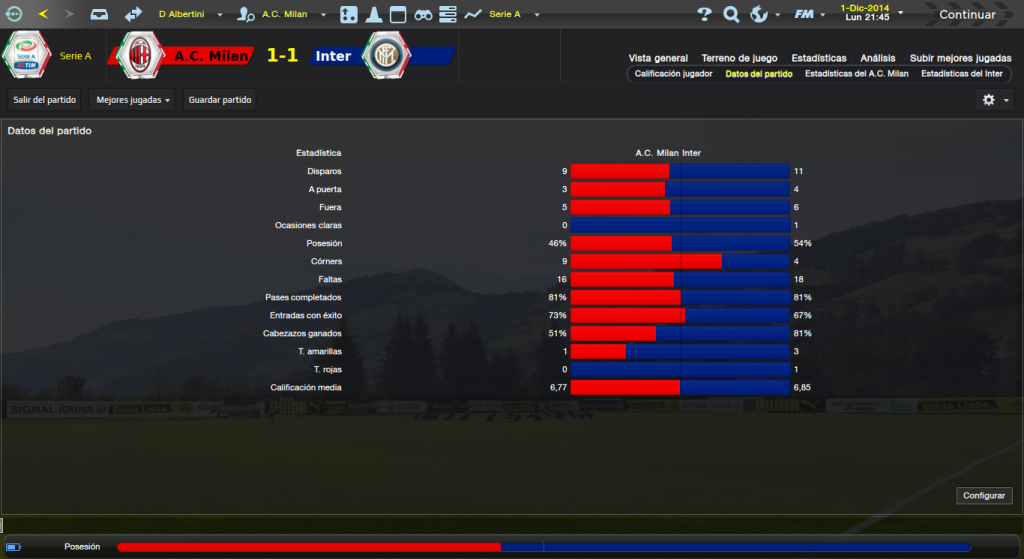
Task: Open Subir mejores jugadas
Action: pos(959,58)
